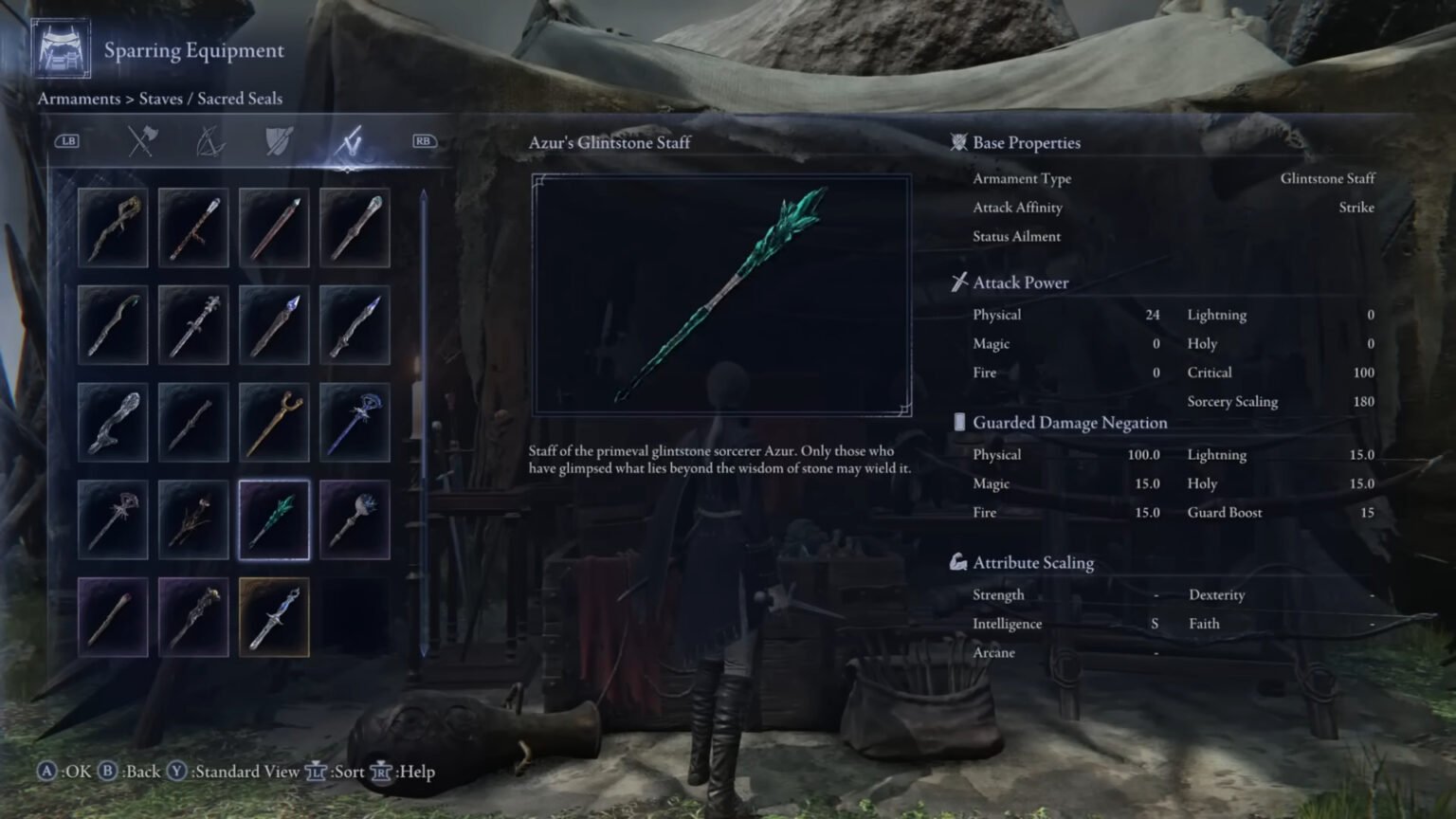Screen dimensions: 1456x819
Task: Click the LB shoulder button prompt
Action: coord(66,140)
